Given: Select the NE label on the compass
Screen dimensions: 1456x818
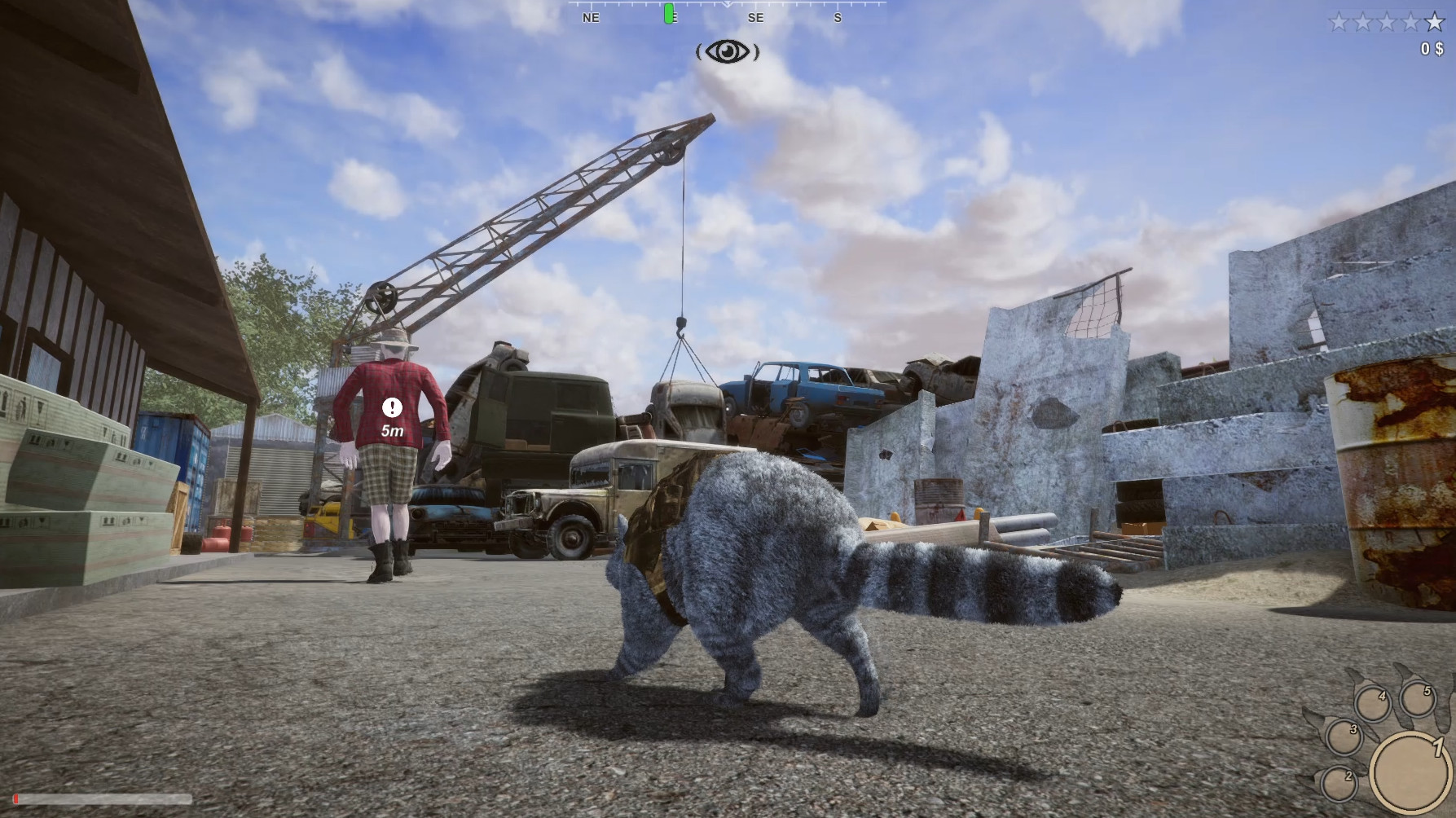Looking at the screenshot, I should point(589,17).
